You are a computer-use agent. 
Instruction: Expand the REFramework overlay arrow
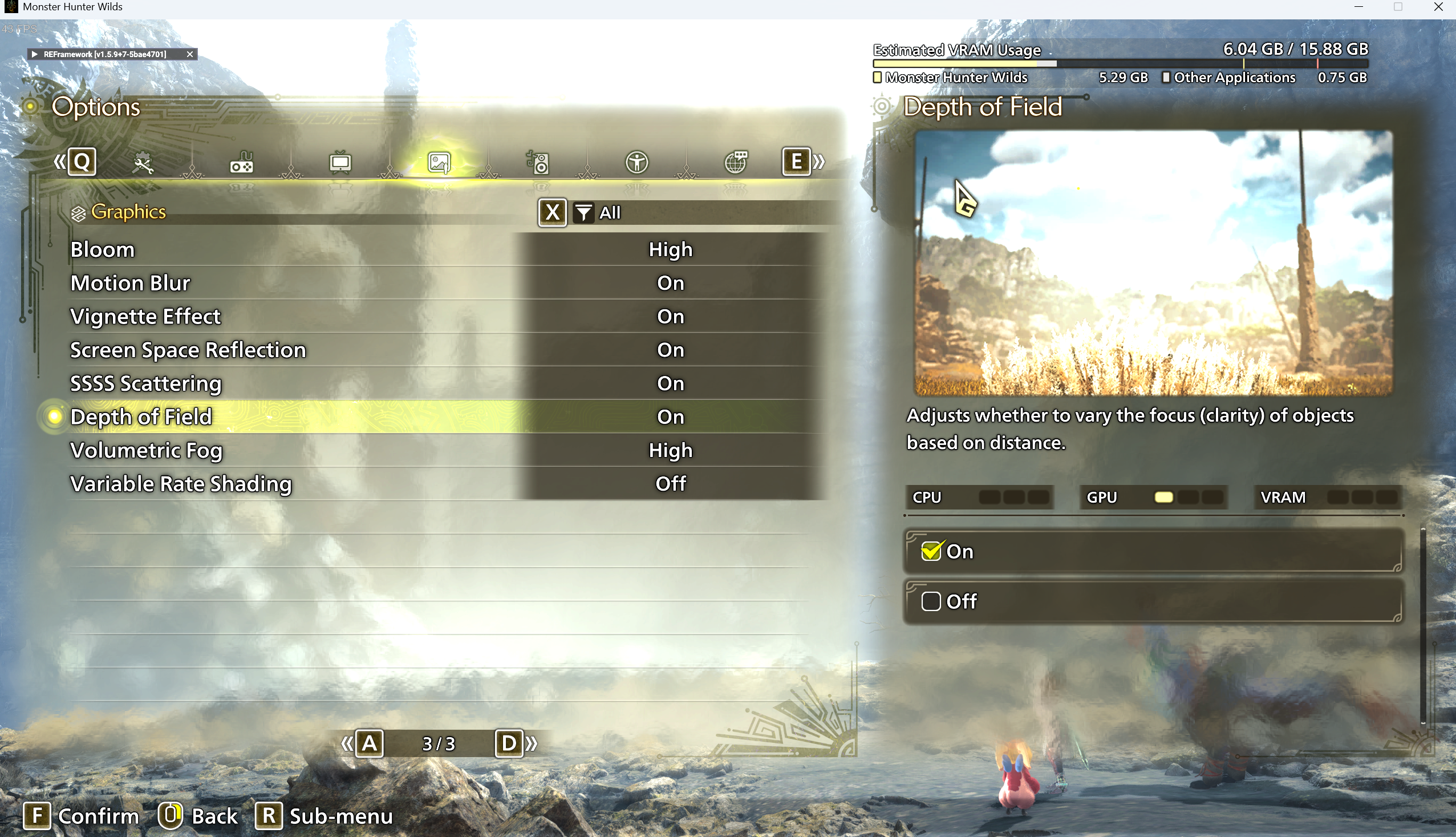pyautogui.click(x=34, y=54)
